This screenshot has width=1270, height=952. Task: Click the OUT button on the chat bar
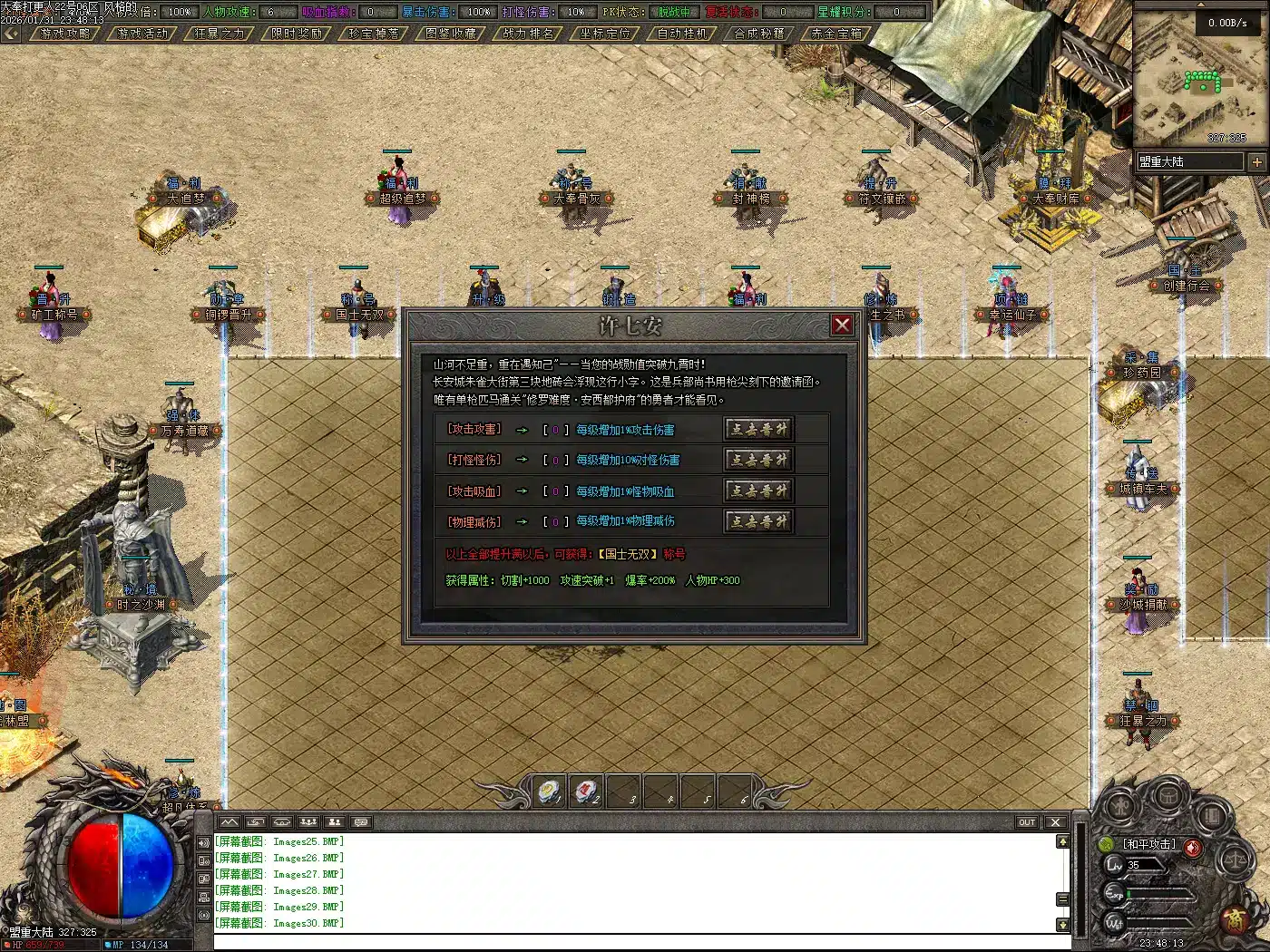point(1027,822)
